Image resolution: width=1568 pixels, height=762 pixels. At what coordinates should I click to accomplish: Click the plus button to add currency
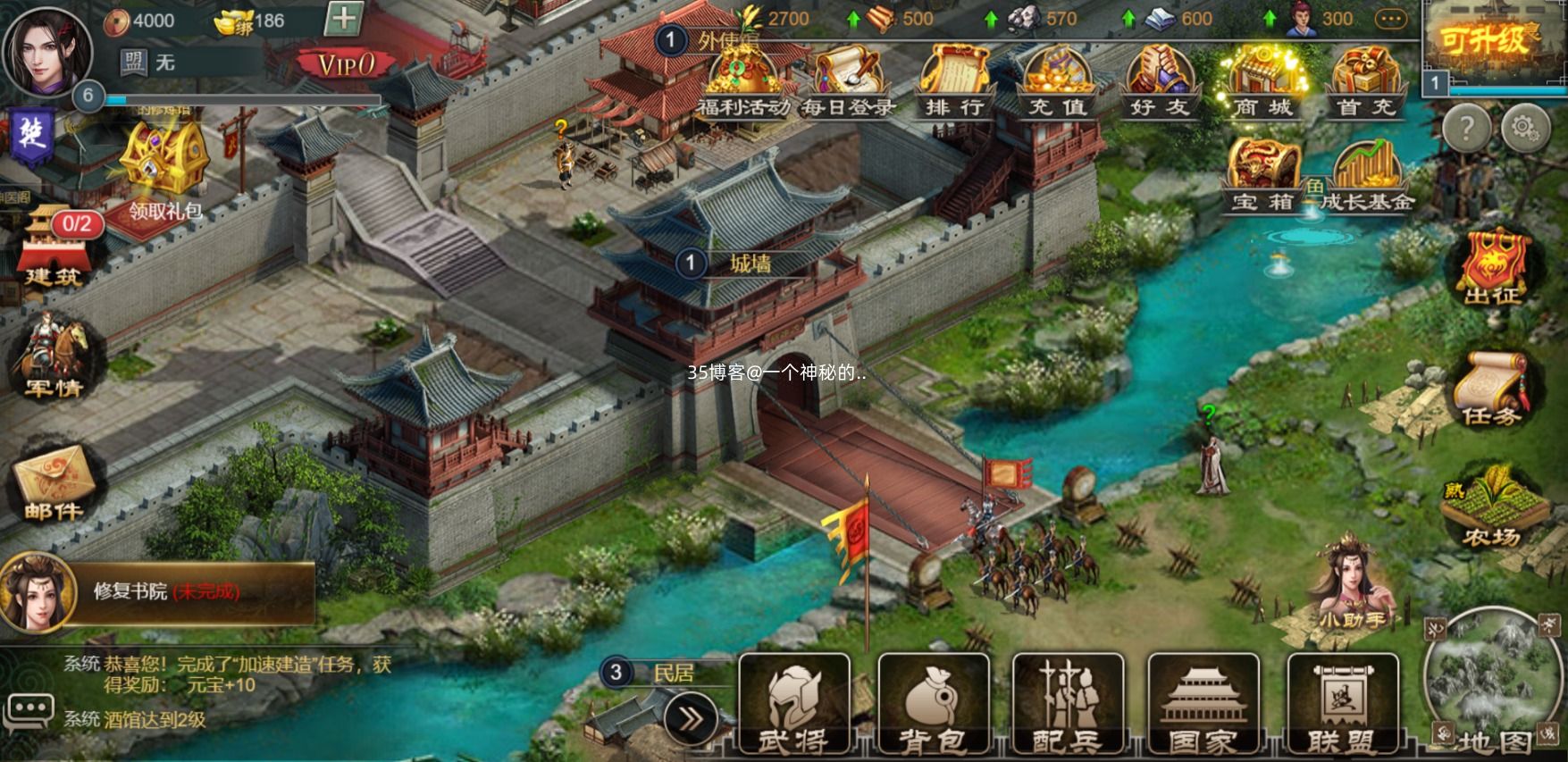pos(343,19)
